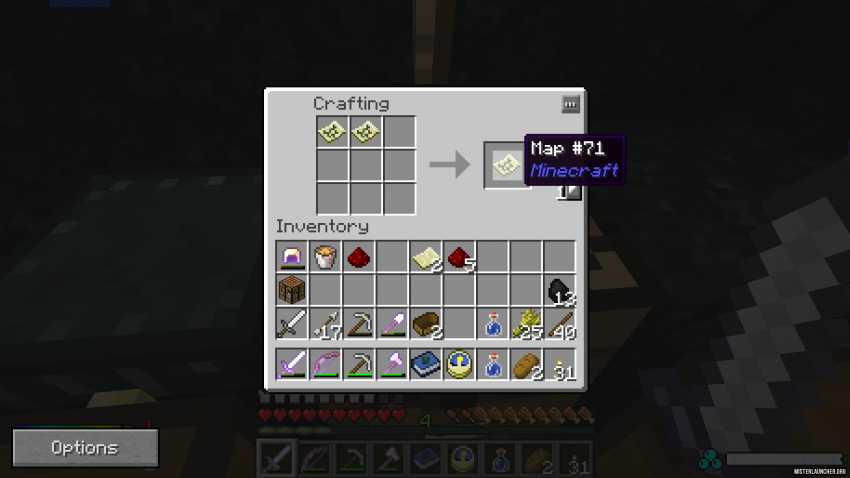Pick up the stack of 13 coal
Viewport: 850px width, 478px height.
pyautogui.click(x=559, y=291)
